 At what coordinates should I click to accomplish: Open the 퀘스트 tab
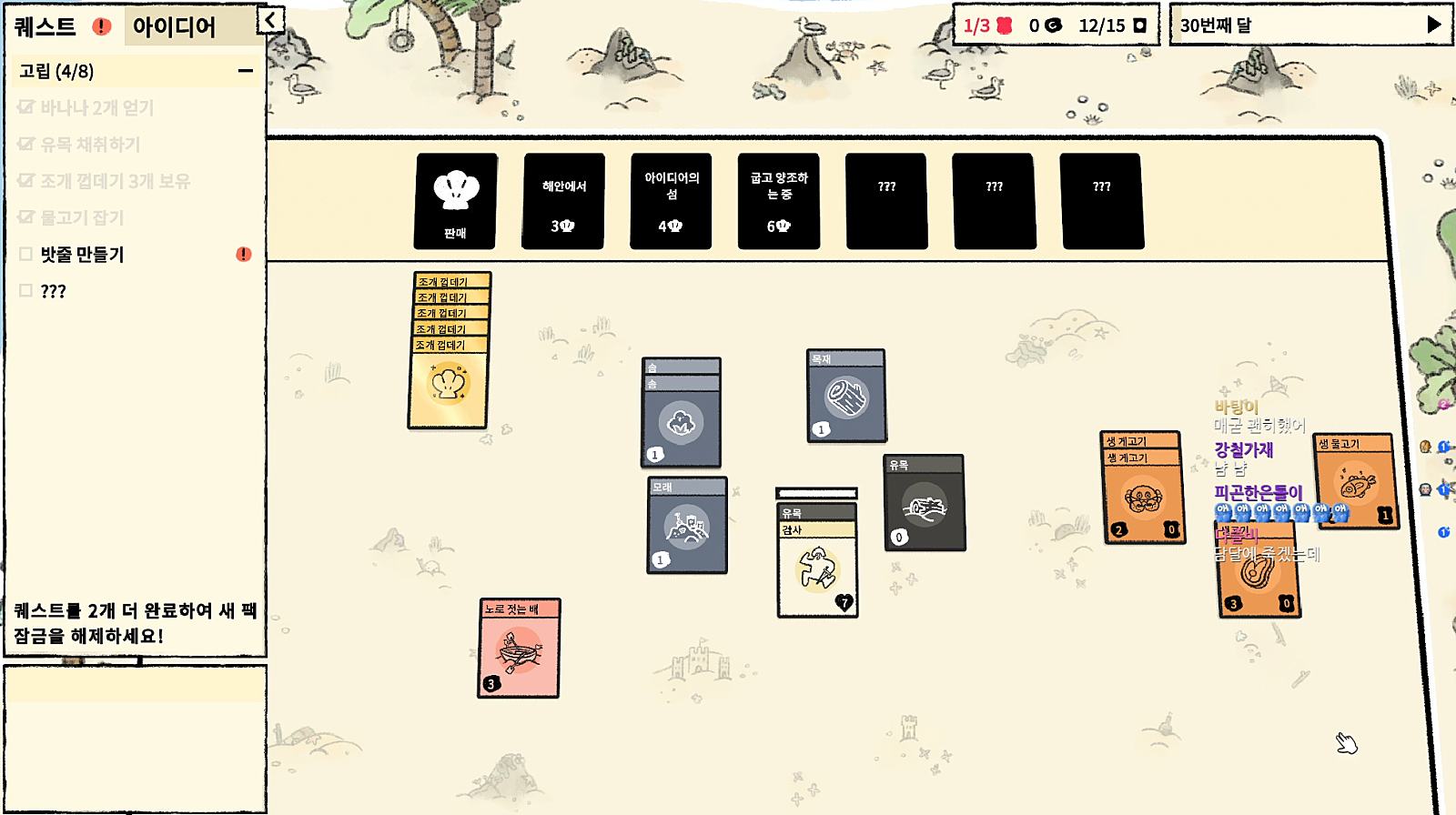pyautogui.click(x=45, y=26)
